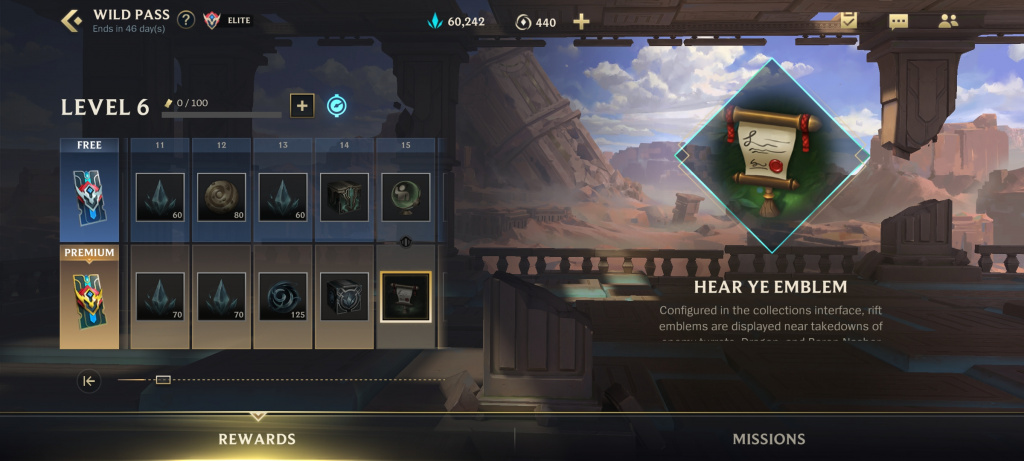This screenshot has width=1024, height=461.
Task: Switch to the Rewards tab
Action: point(257,439)
